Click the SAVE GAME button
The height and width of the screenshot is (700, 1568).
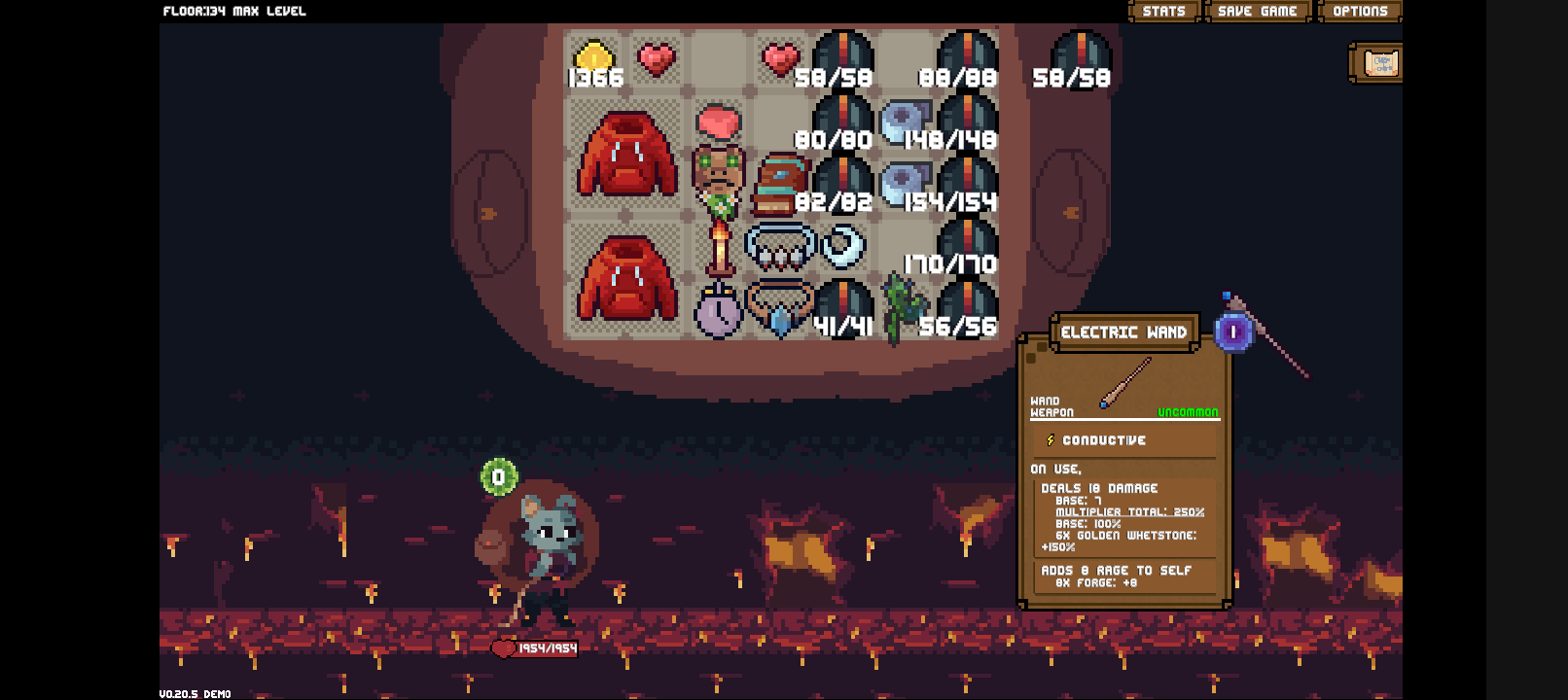point(1256,11)
